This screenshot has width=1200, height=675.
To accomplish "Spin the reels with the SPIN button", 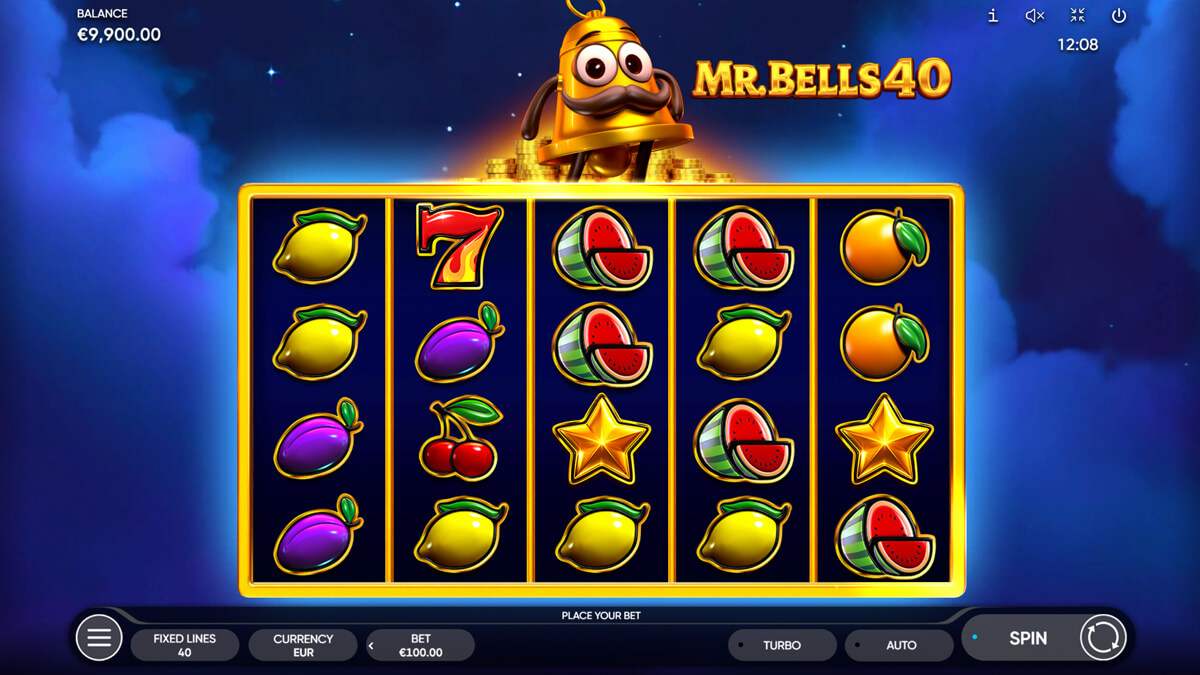I will click(x=1027, y=638).
